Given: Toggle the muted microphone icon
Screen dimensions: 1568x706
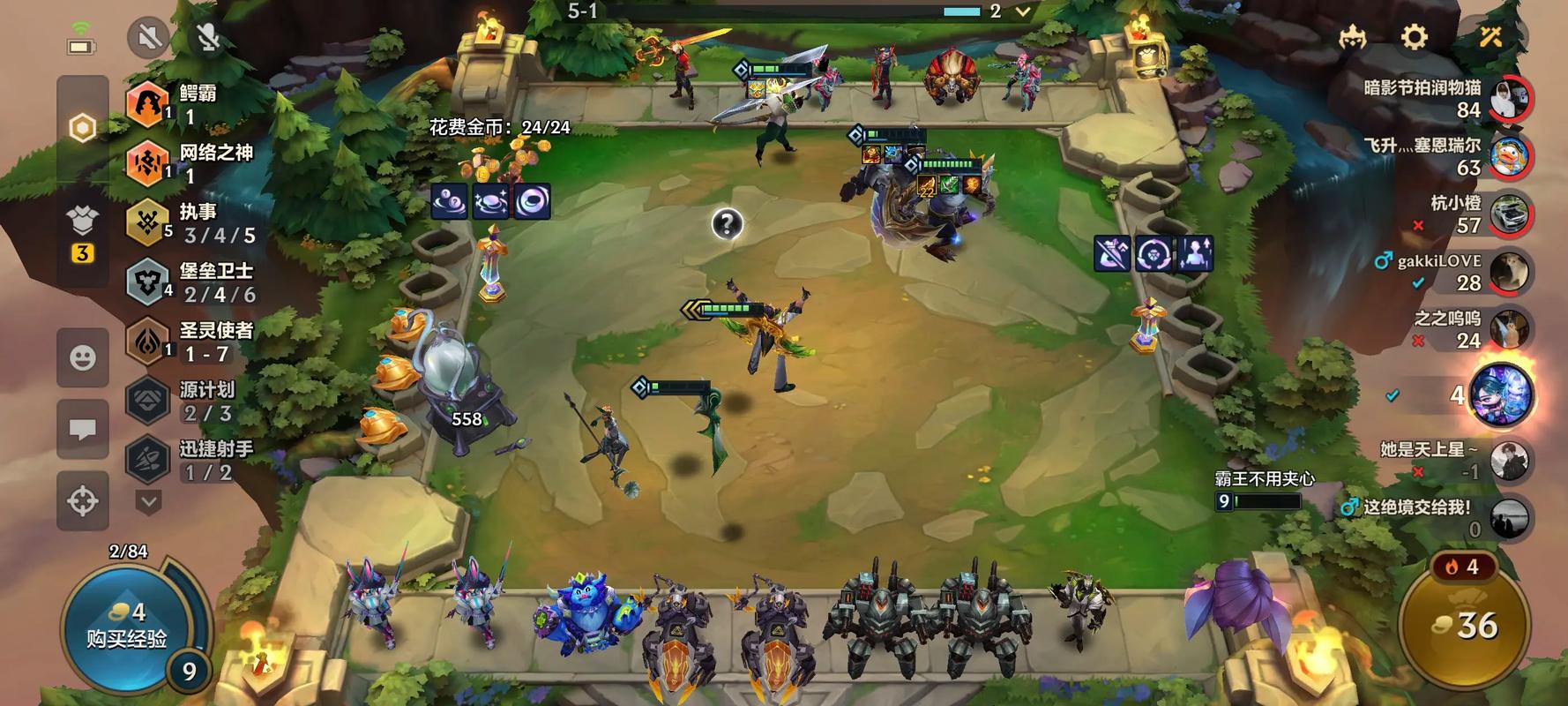Looking at the screenshot, I should tap(208, 37).
